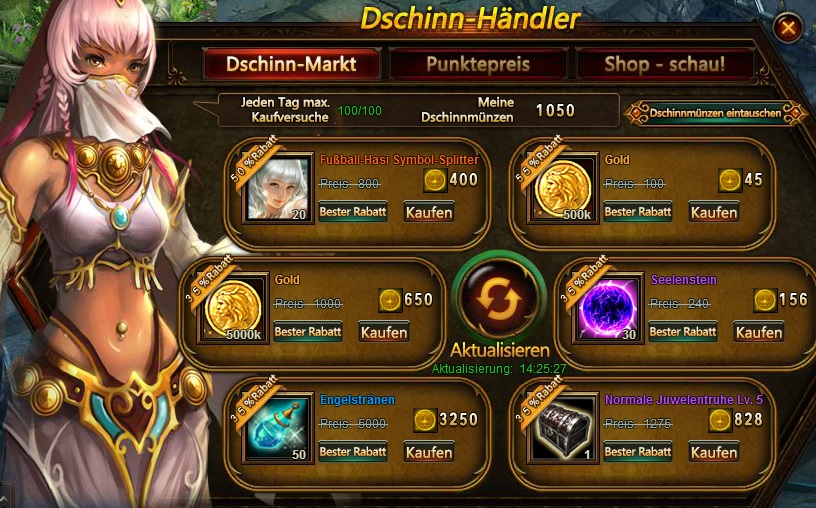816x508 pixels.
Task: Select the Shop - schau! tab
Action: (x=664, y=65)
